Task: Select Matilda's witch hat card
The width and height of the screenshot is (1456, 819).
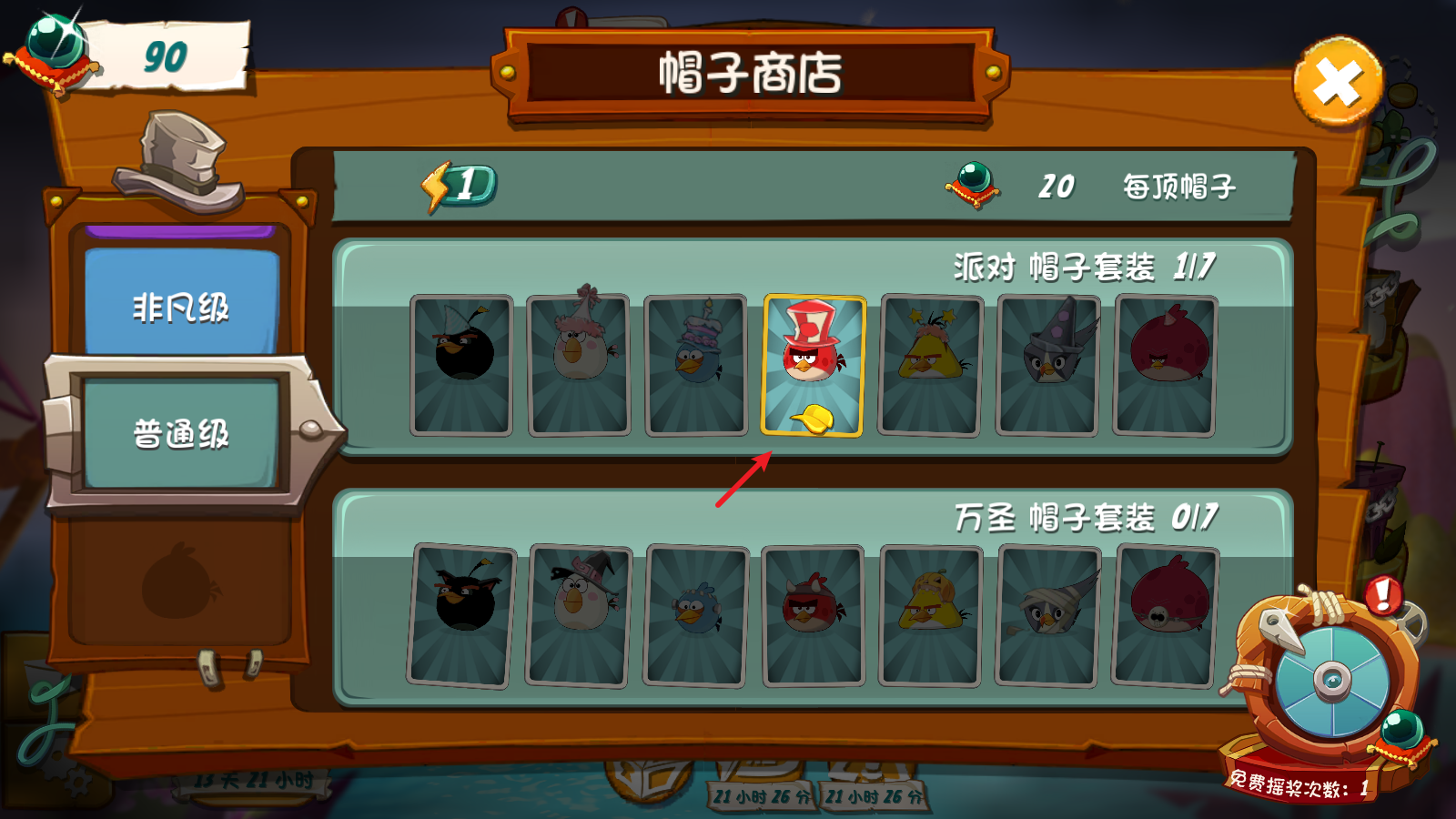Action: pos(580,610)
